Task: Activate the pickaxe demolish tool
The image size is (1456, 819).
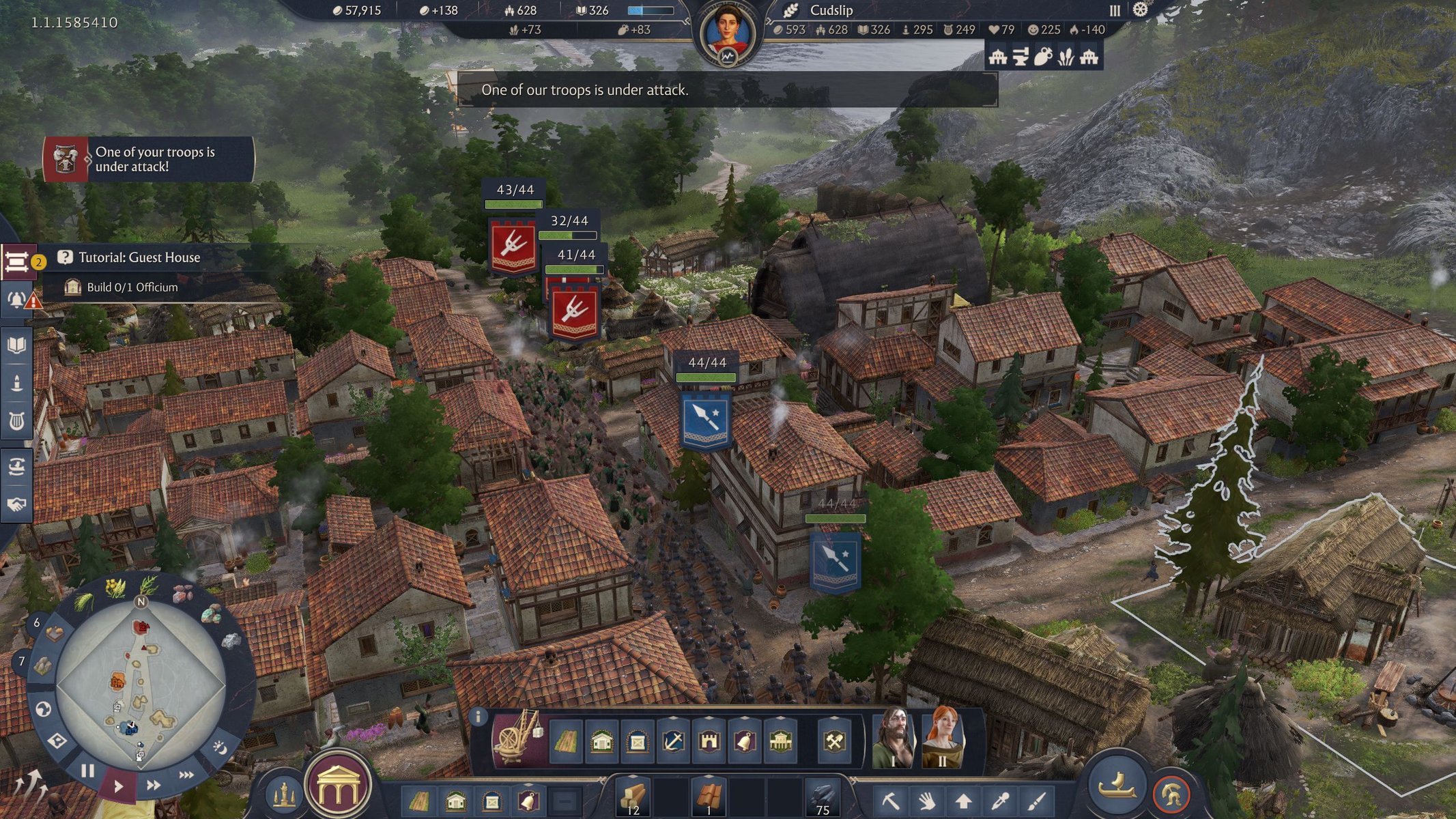Action: pyautogui.click(x=890, y=800)
